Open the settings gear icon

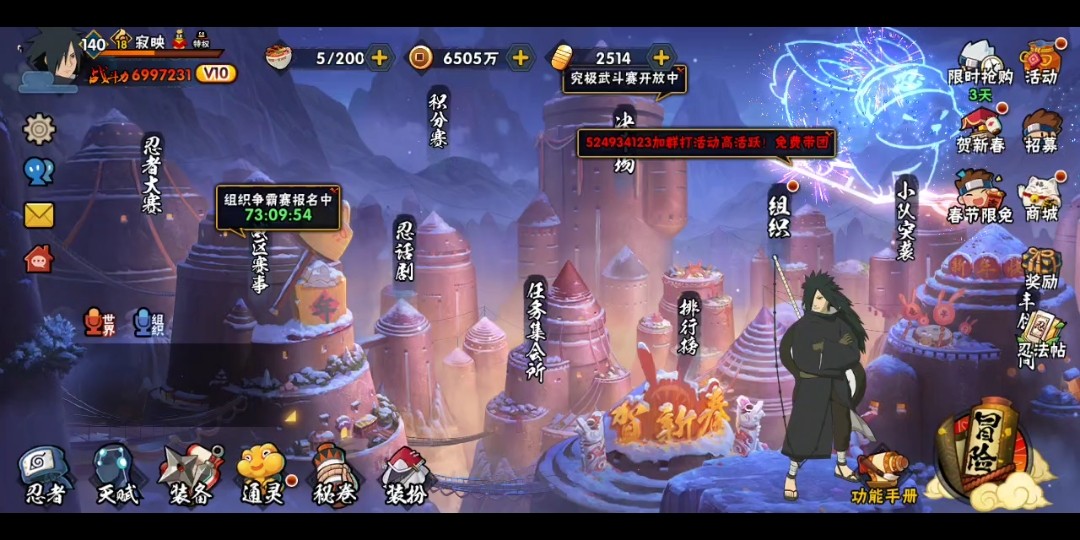tap(39, 128)
